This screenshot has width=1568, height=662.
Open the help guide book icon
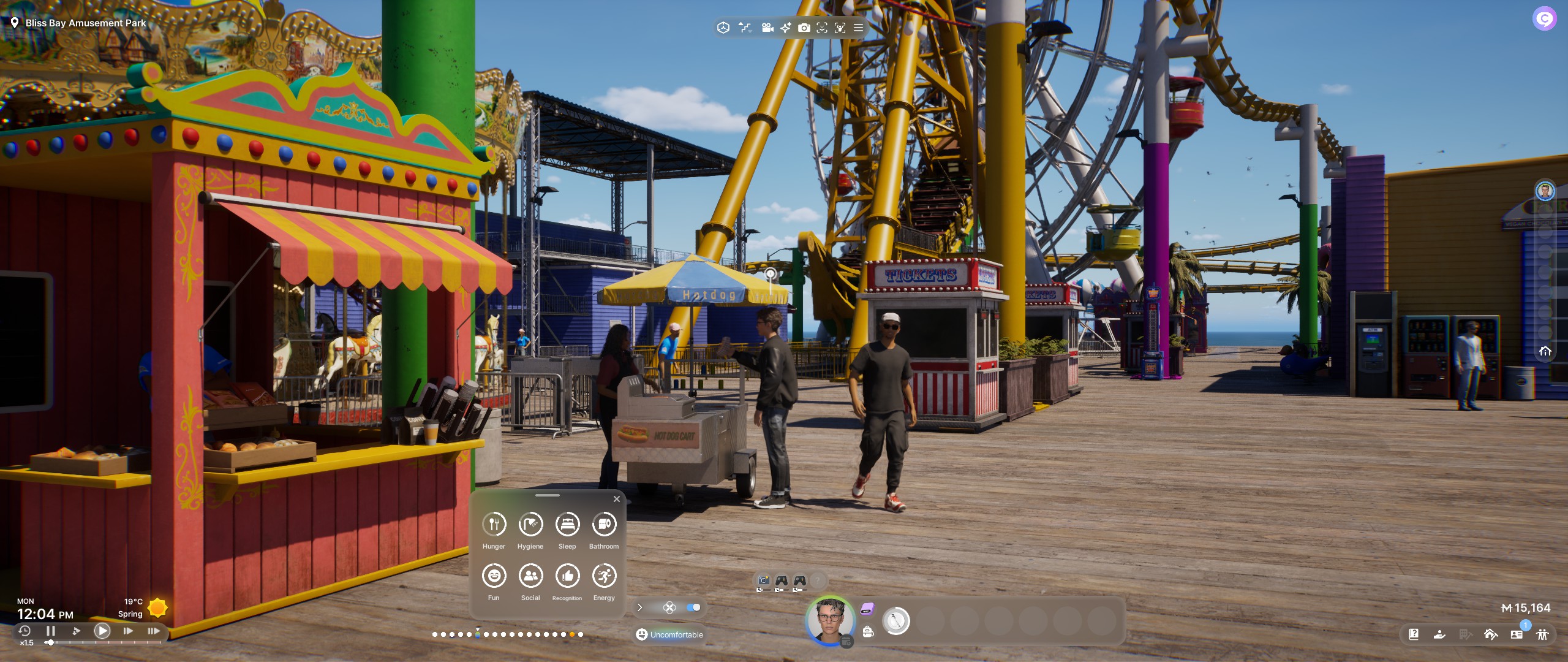(1414, 634)
